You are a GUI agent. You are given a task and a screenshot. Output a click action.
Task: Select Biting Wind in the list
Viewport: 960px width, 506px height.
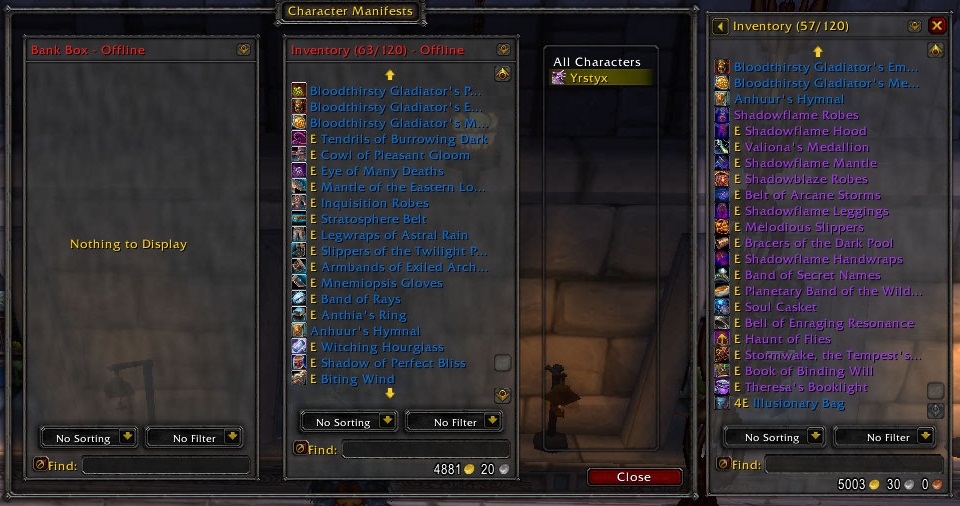357,379
